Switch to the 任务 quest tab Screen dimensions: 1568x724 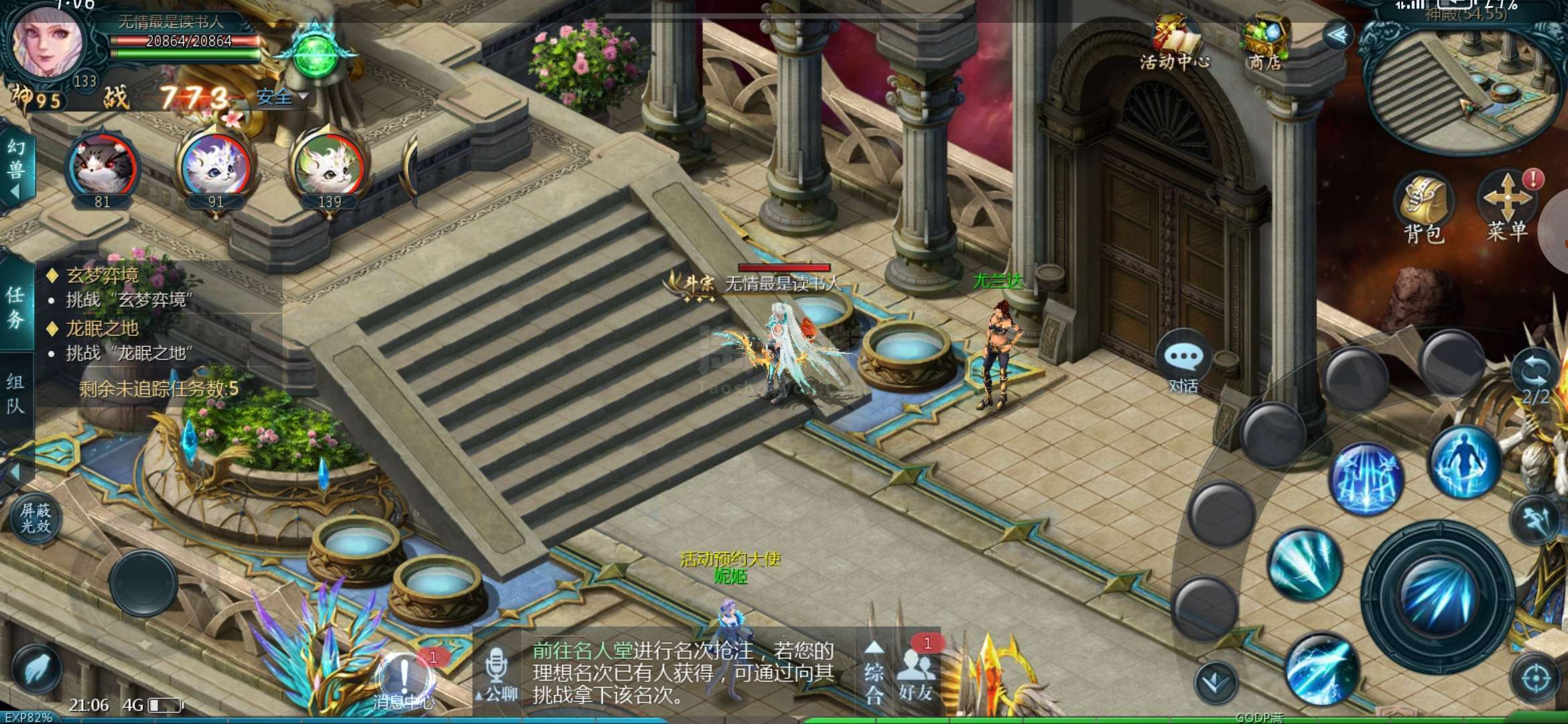[15, 307]
